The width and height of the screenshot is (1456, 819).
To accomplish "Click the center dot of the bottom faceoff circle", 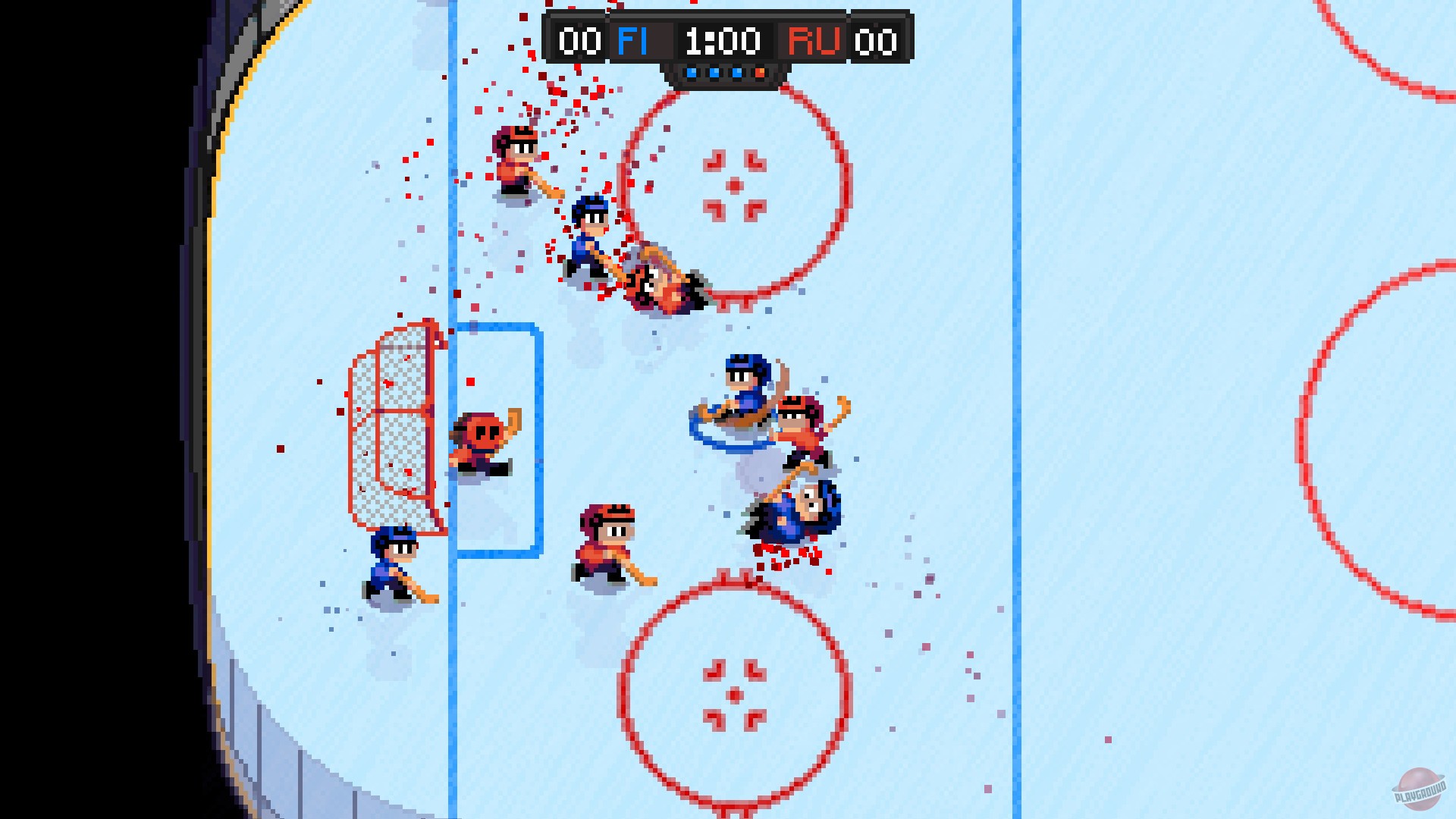I will [734, 696].
